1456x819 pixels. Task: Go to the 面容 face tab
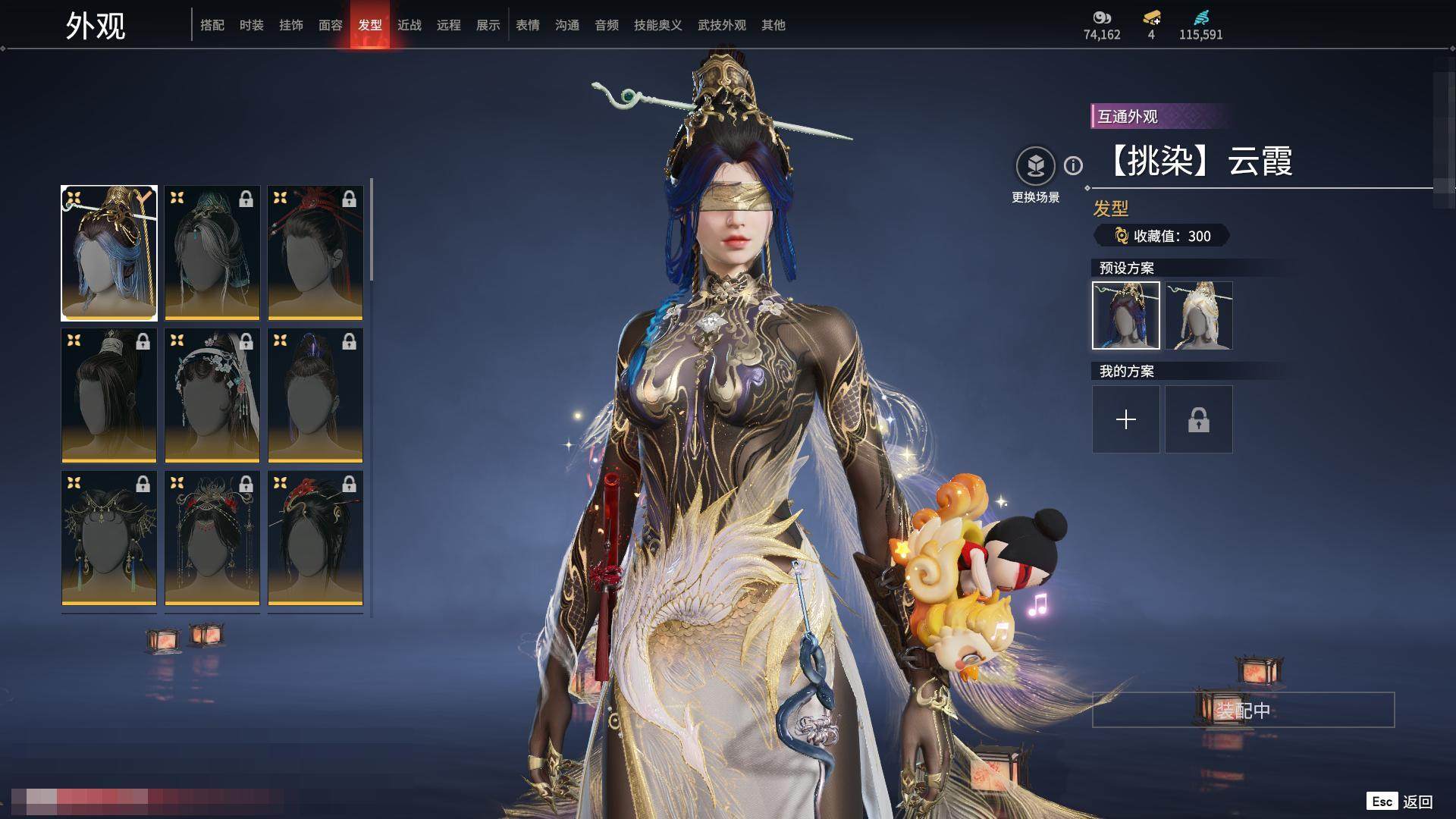(331, 25)
